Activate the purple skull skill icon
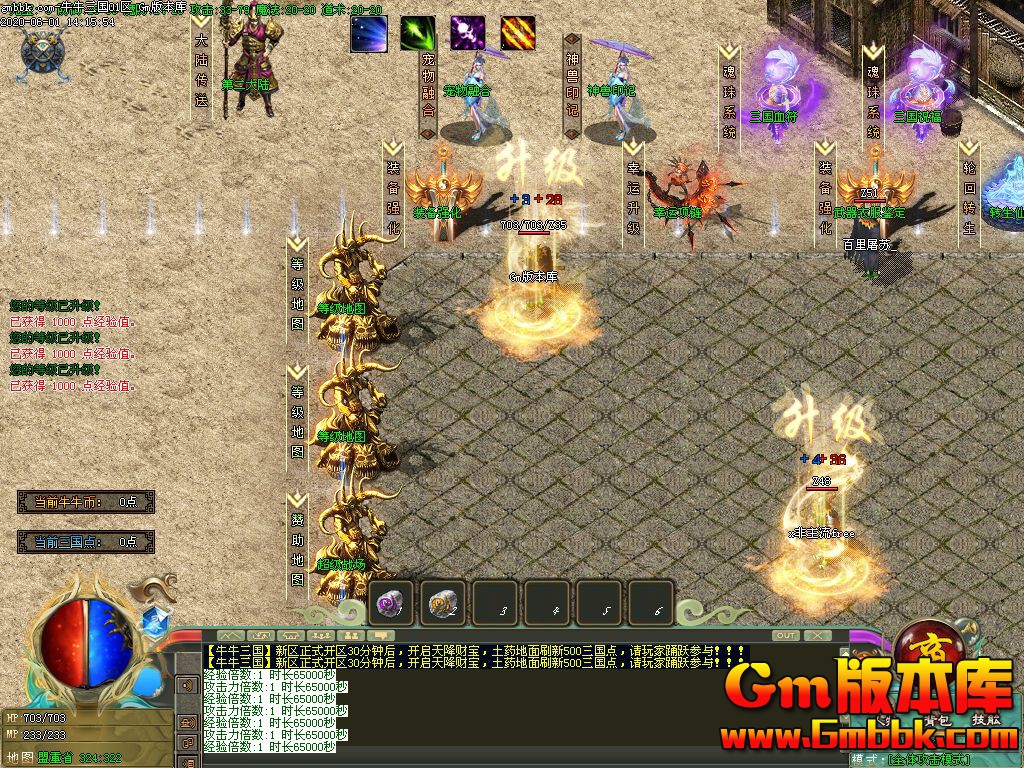 [467, 34]
